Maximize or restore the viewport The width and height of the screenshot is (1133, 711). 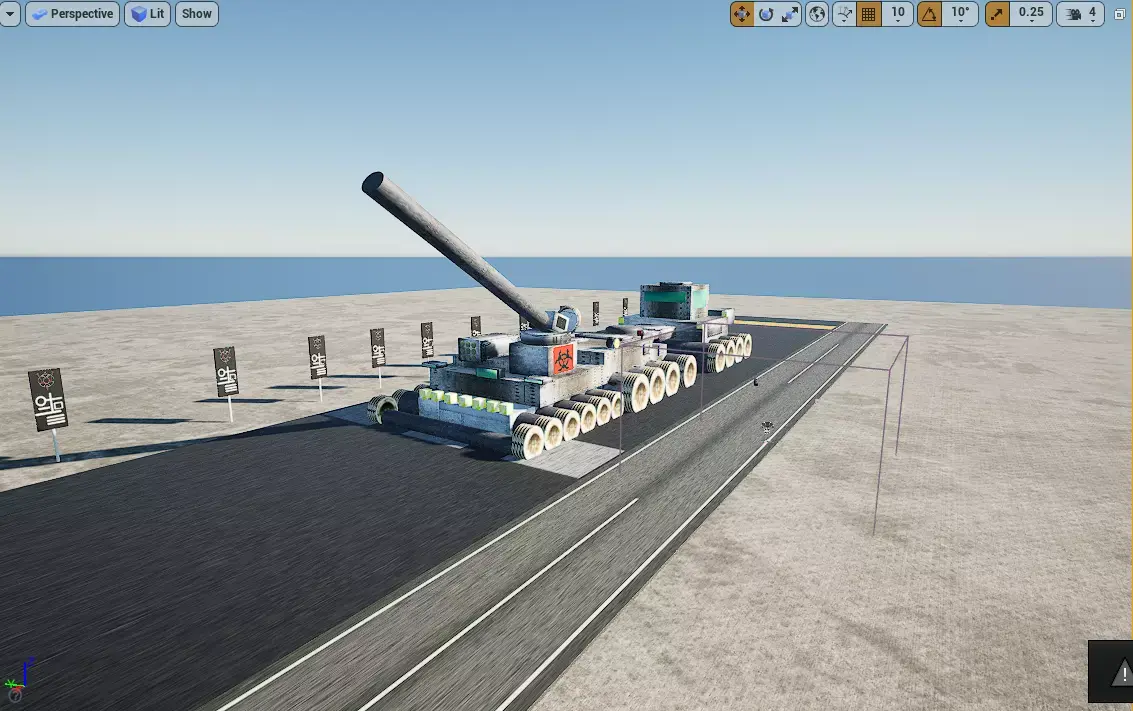[x=1119, y=14]
